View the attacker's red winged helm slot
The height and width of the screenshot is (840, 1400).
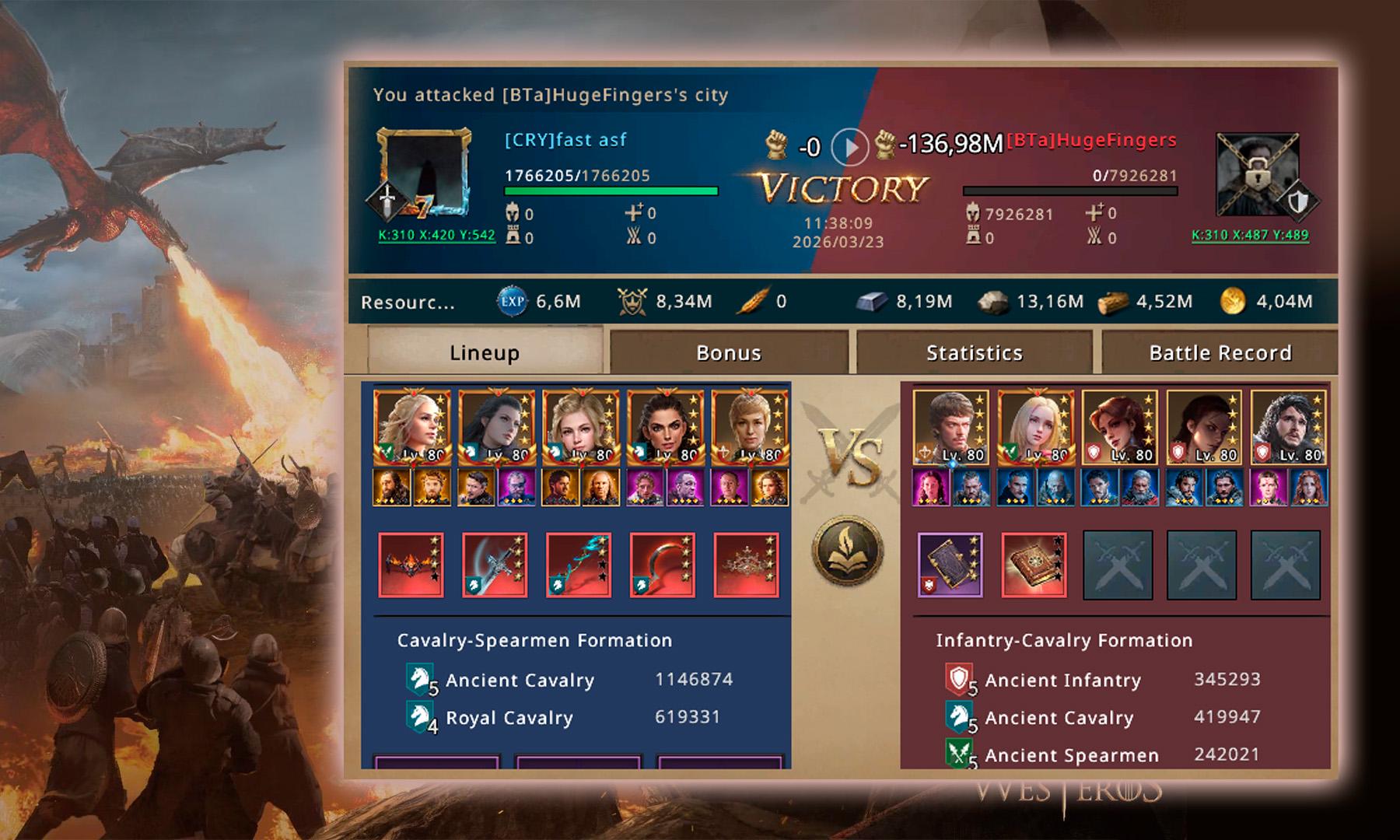(x=411, y=565)
